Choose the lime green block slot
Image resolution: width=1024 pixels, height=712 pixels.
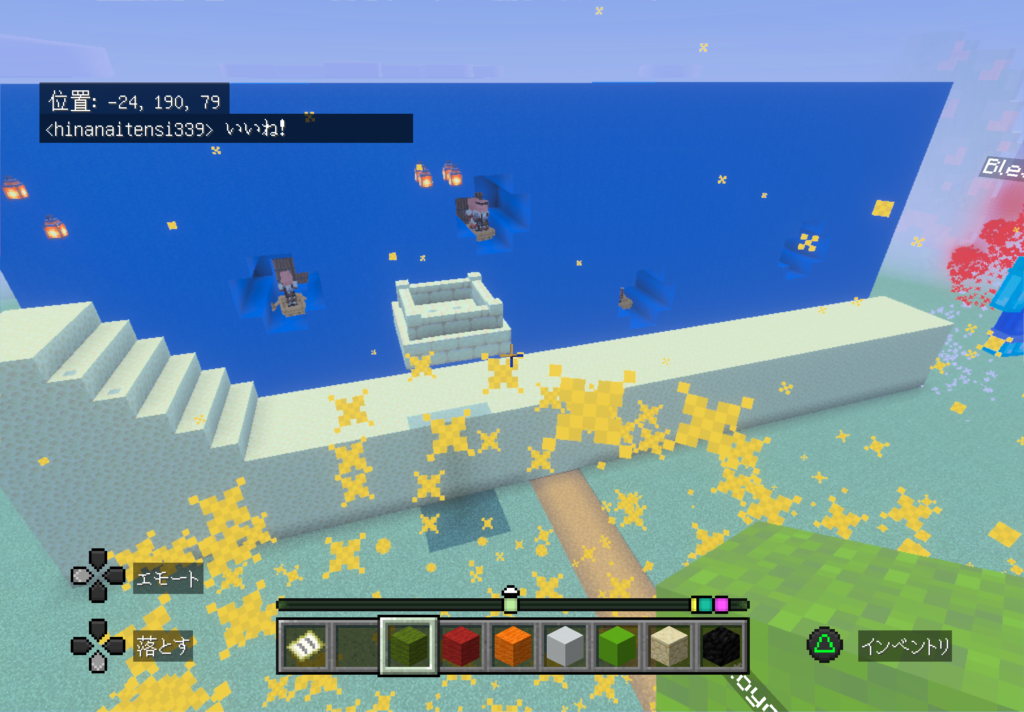click(617, 647)
